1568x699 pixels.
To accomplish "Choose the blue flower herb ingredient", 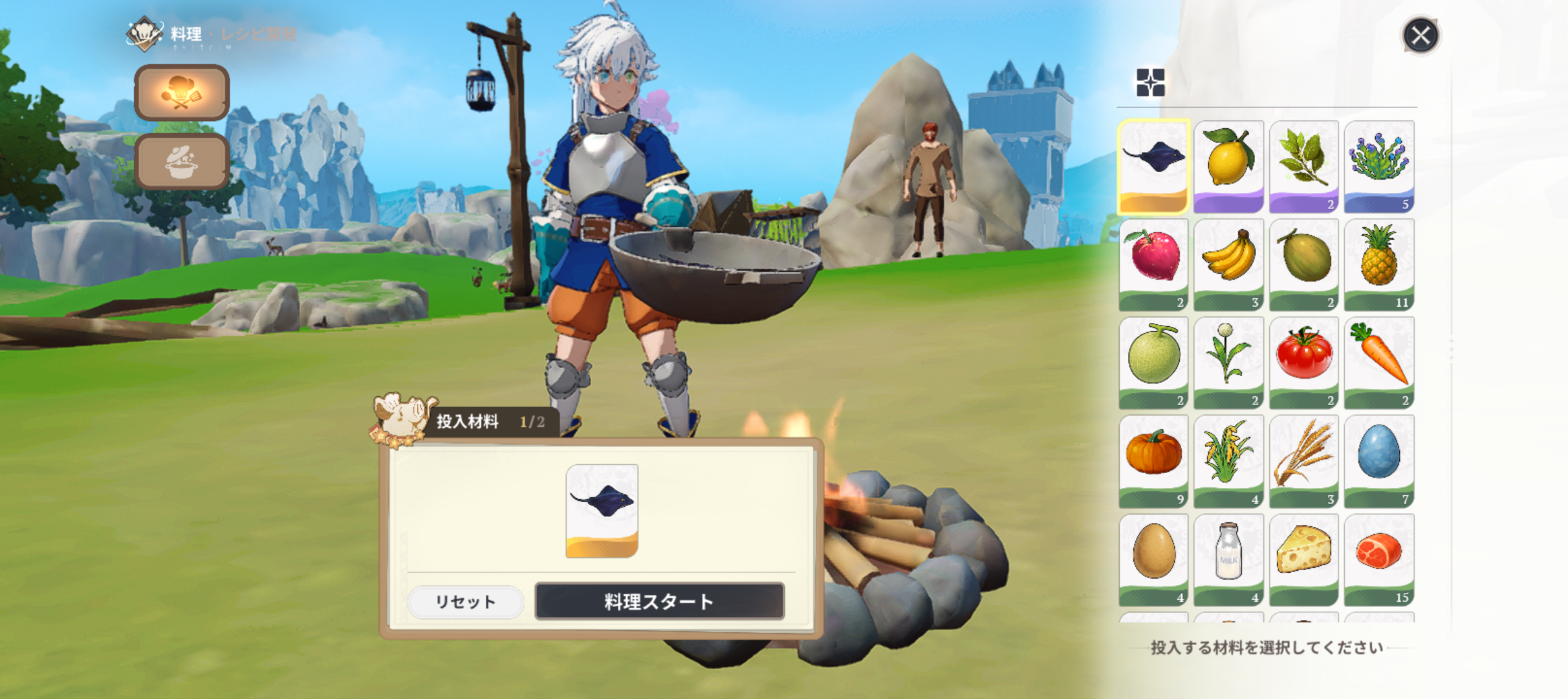I will point(1378,166).
